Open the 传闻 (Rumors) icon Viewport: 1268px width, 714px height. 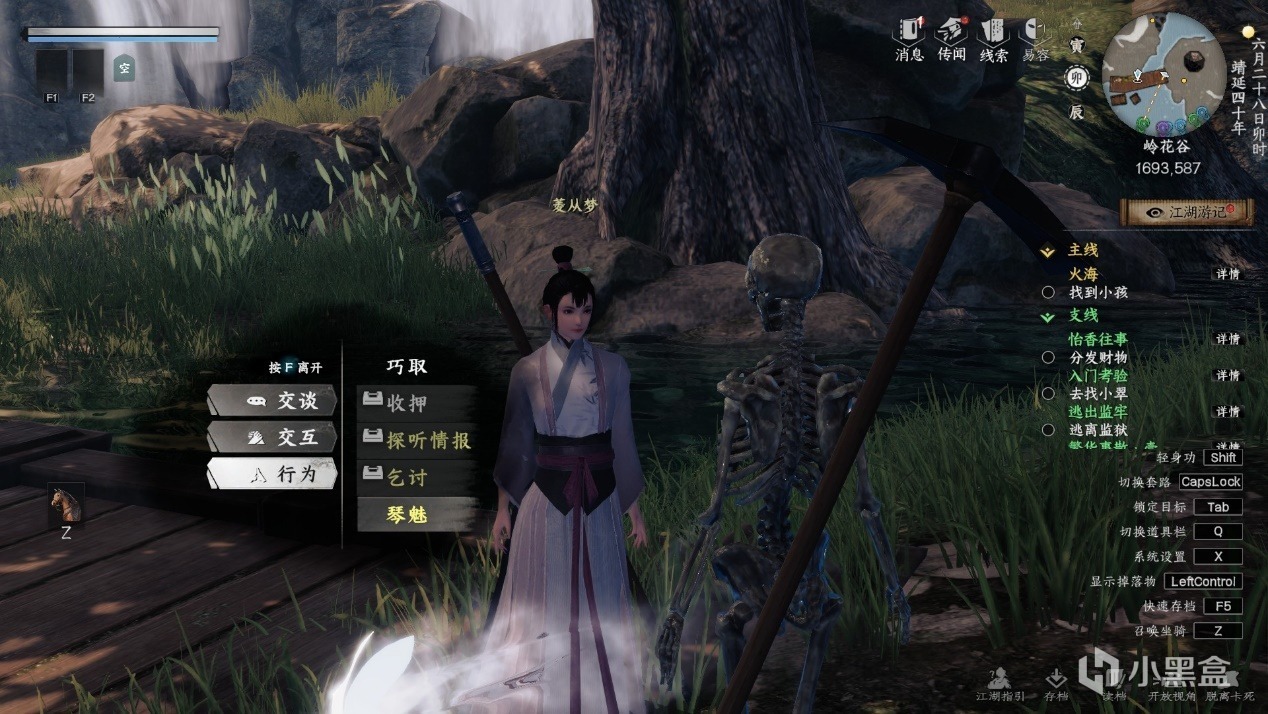click(x=952, y=39)
